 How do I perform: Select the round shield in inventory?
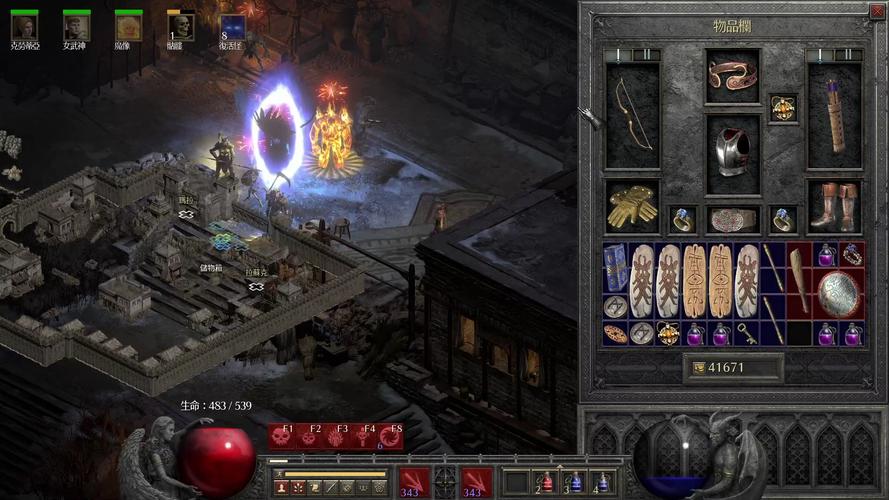click(838, 294)
